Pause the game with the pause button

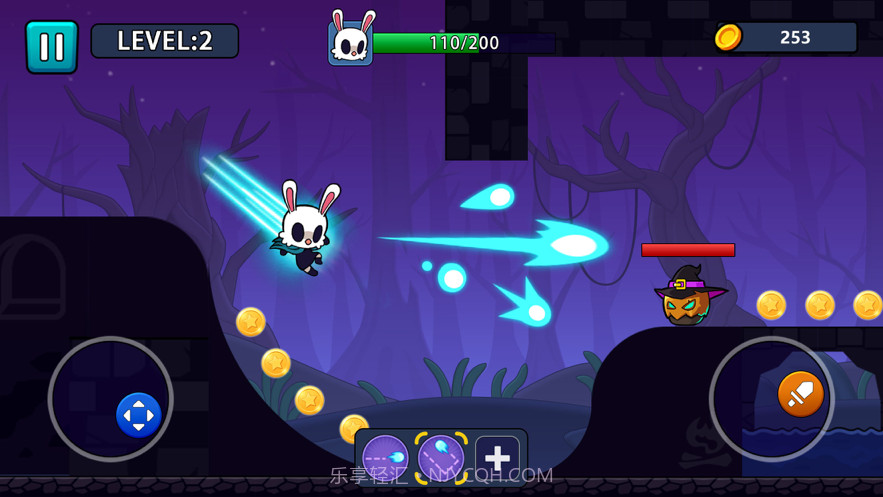point(51,47)
